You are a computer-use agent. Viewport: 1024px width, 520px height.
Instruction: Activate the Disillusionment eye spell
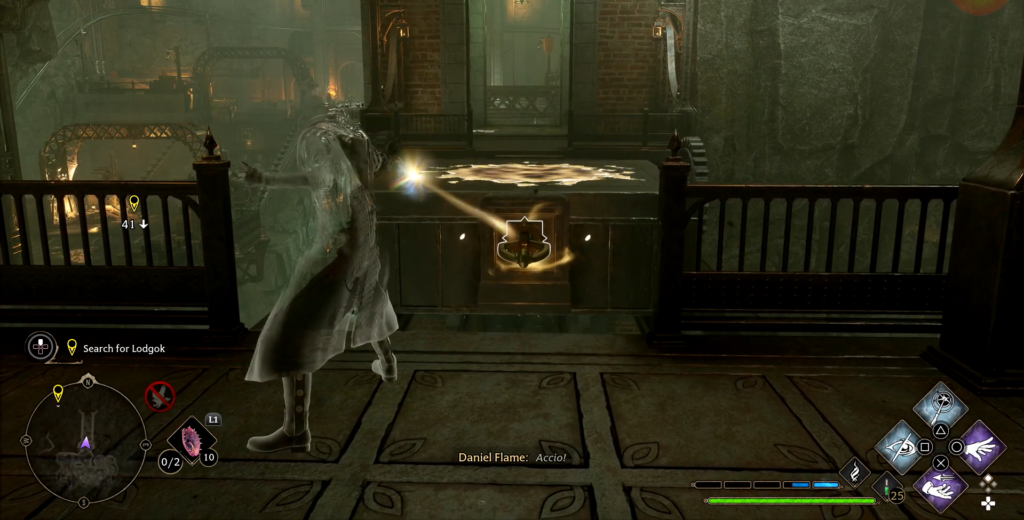point(899,446)
